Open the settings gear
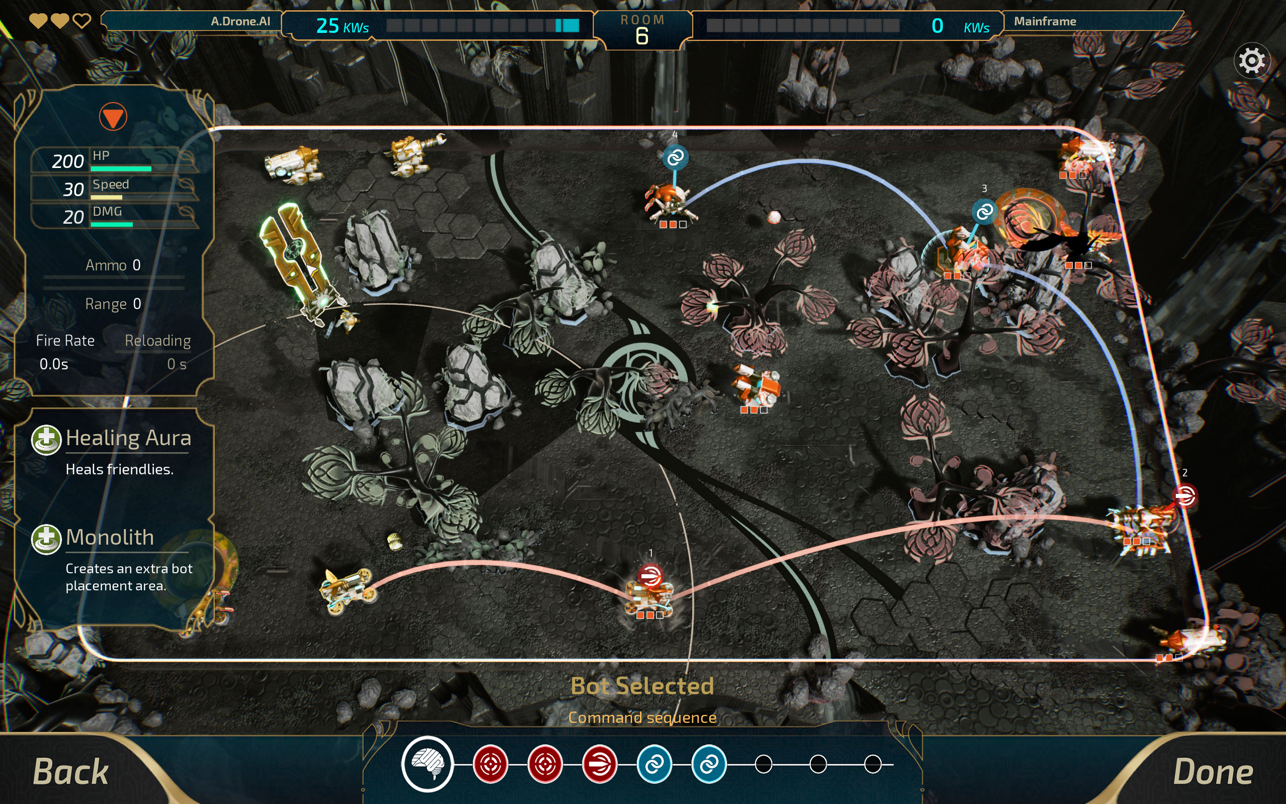 point(1251,61)
